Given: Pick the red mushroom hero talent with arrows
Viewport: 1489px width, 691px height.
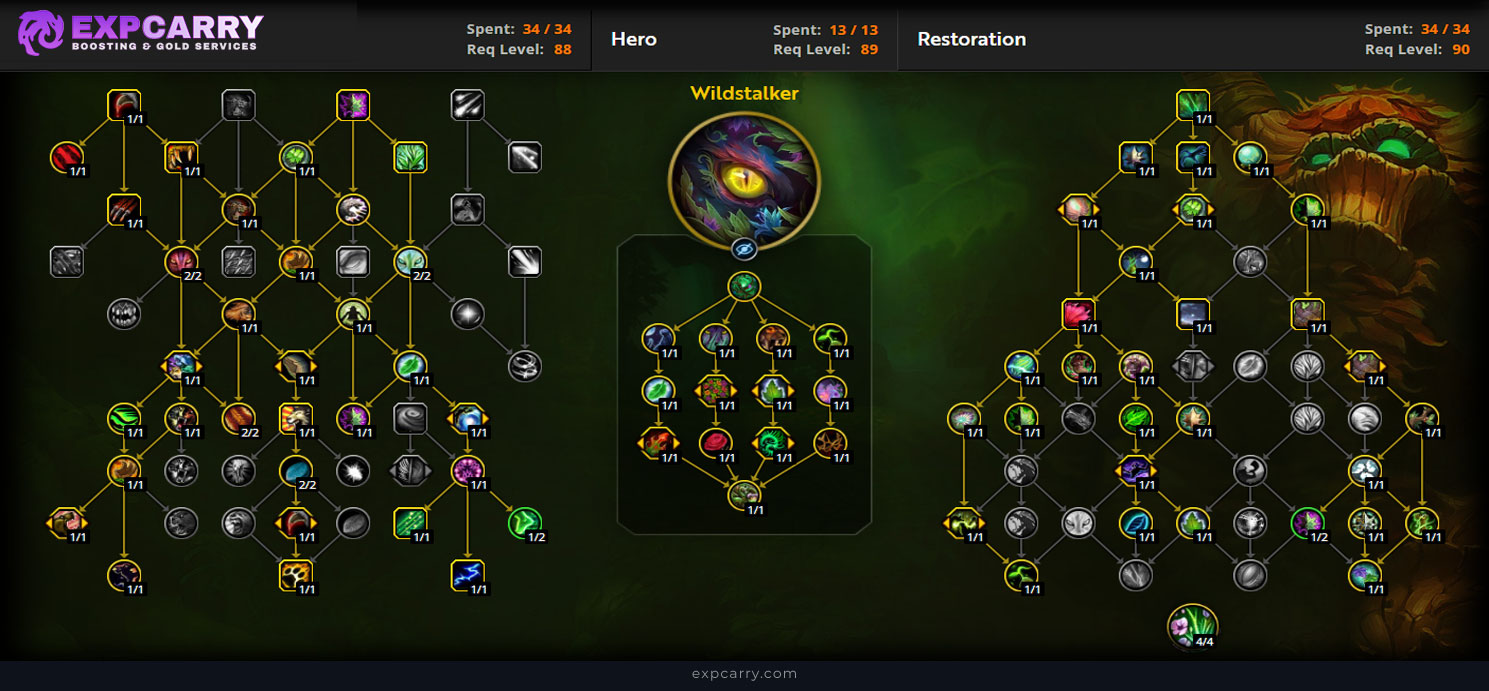Looking at the screenshot, I should (658, 442).
